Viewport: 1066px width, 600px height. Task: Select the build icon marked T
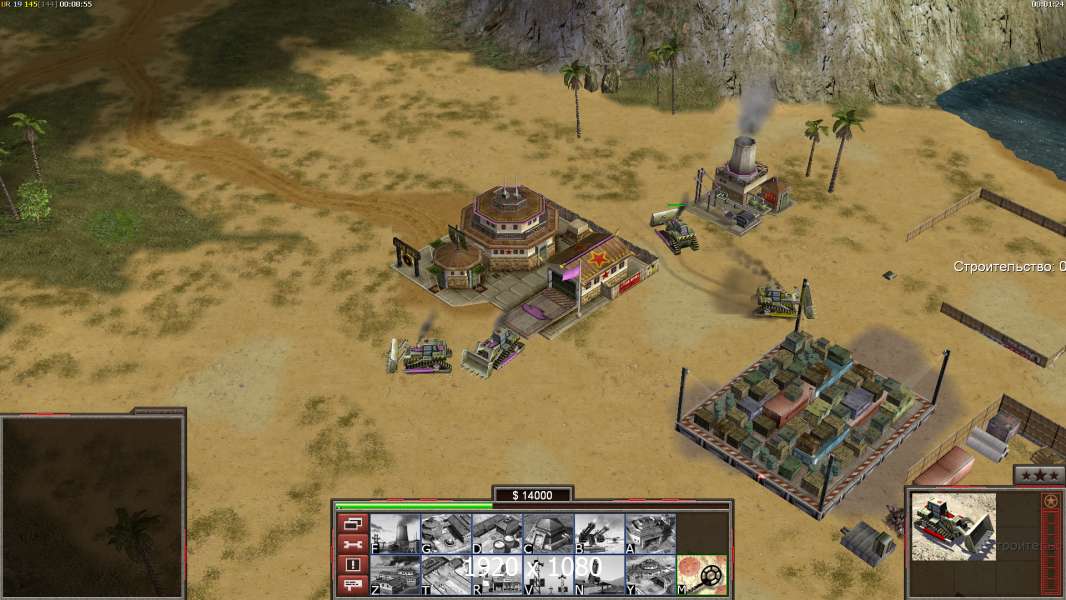point(446,575)
